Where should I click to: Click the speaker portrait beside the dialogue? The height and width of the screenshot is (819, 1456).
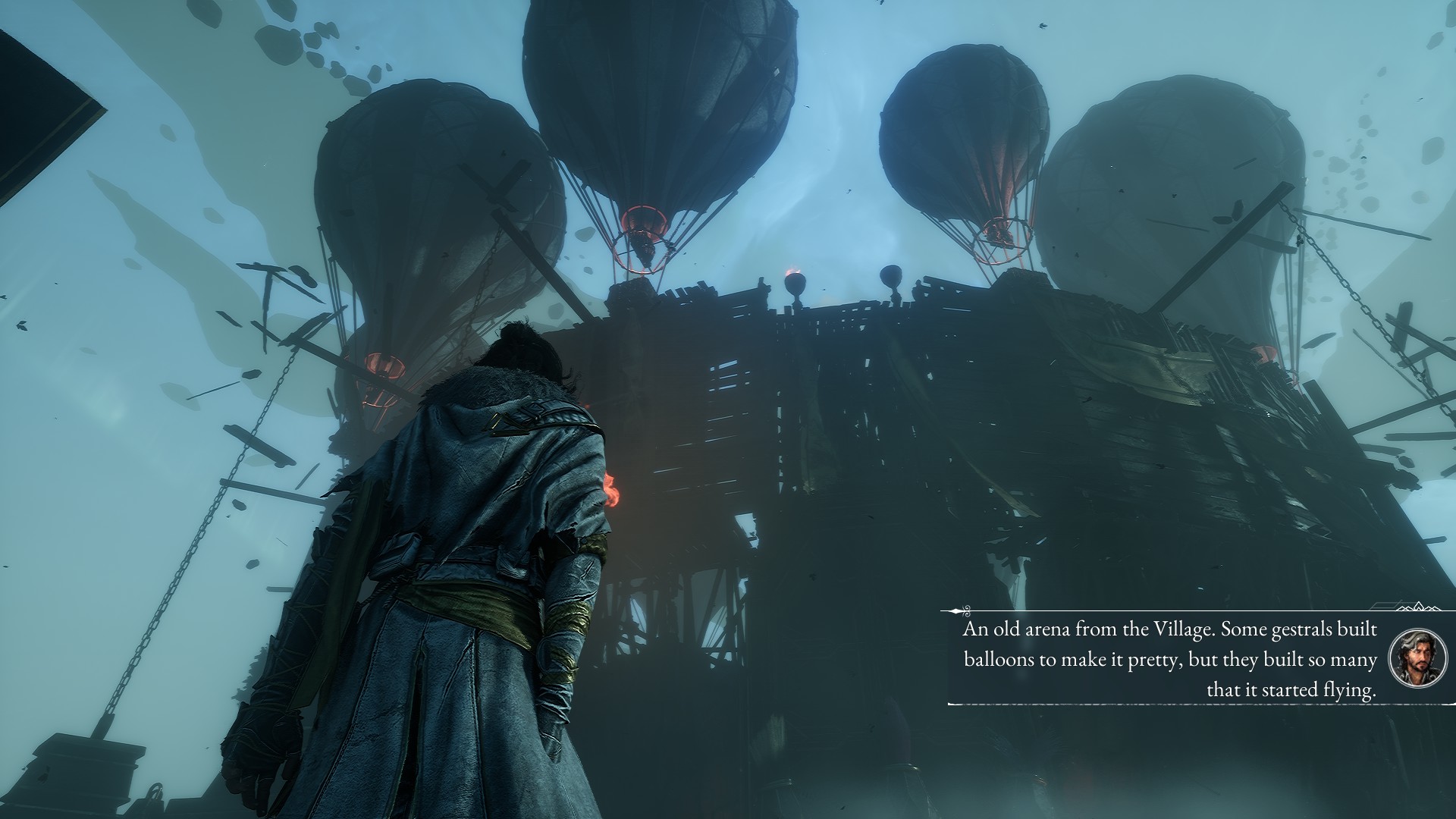point(1417,657)
